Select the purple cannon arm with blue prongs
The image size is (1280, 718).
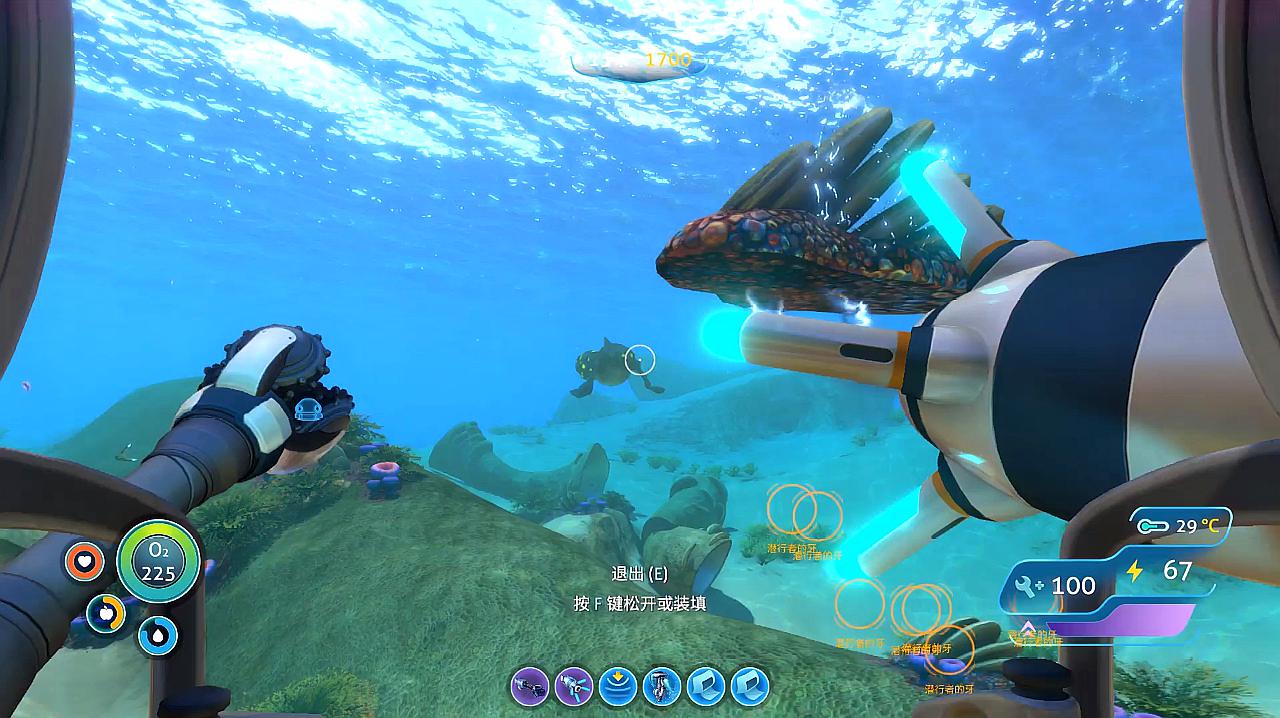(x=574, y=686)
